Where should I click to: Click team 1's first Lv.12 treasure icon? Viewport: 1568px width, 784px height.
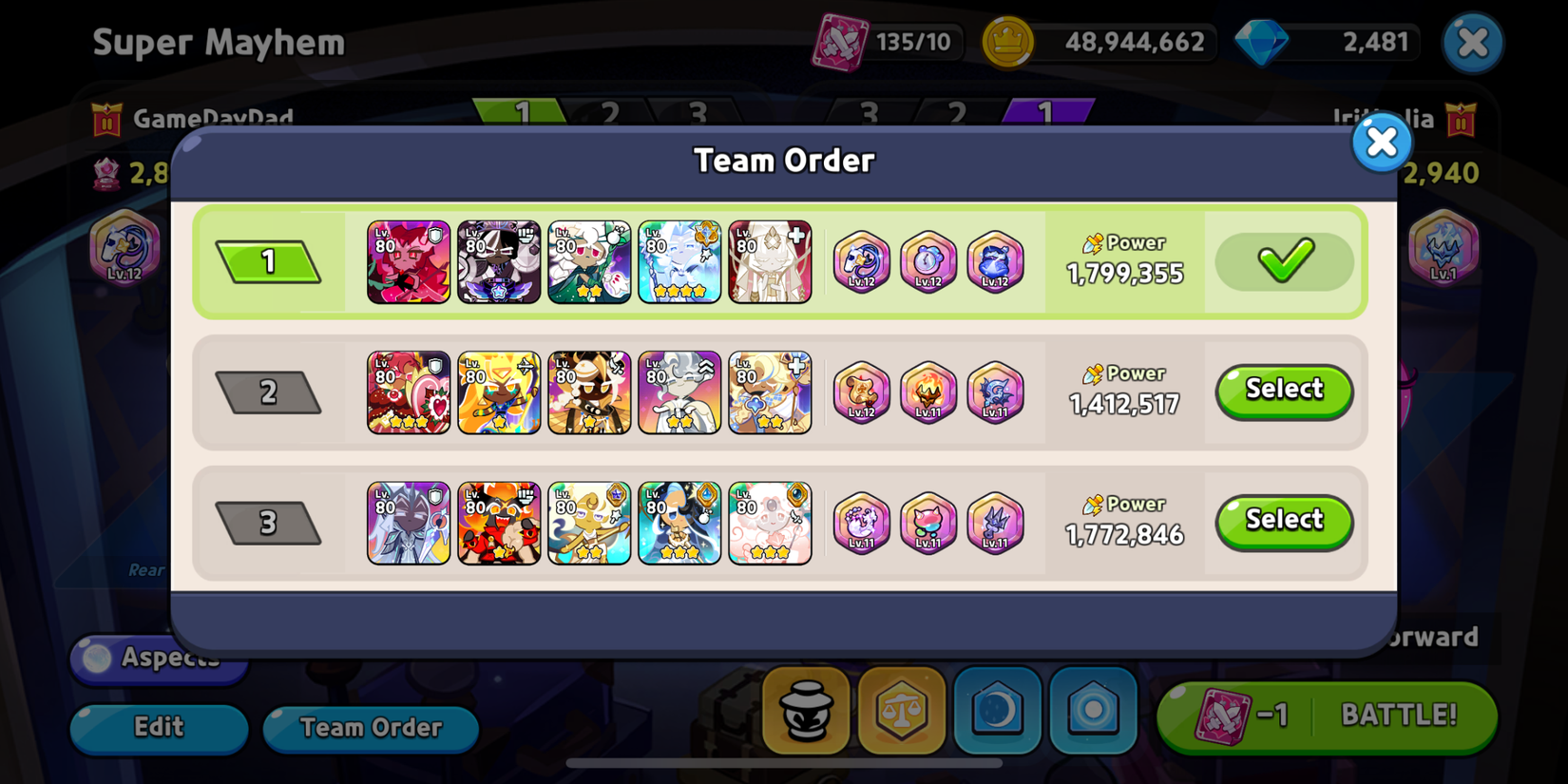click(862, 263)
